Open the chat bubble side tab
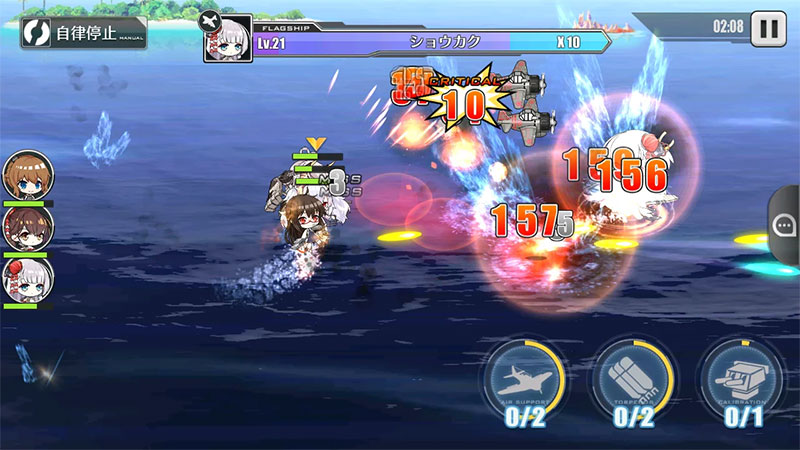 click(x=785, y=225)
